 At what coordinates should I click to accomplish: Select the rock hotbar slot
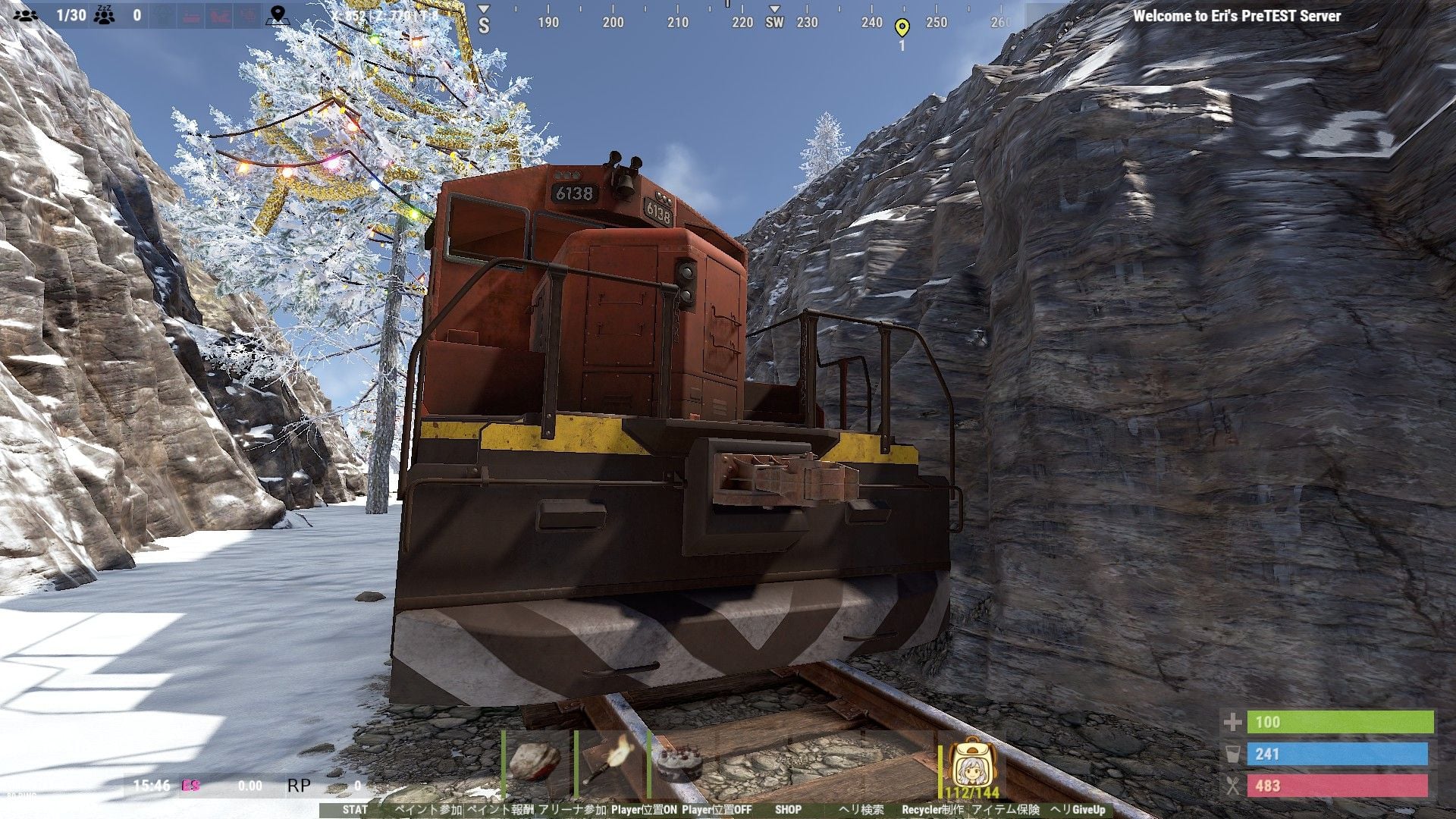pos(535,761)
